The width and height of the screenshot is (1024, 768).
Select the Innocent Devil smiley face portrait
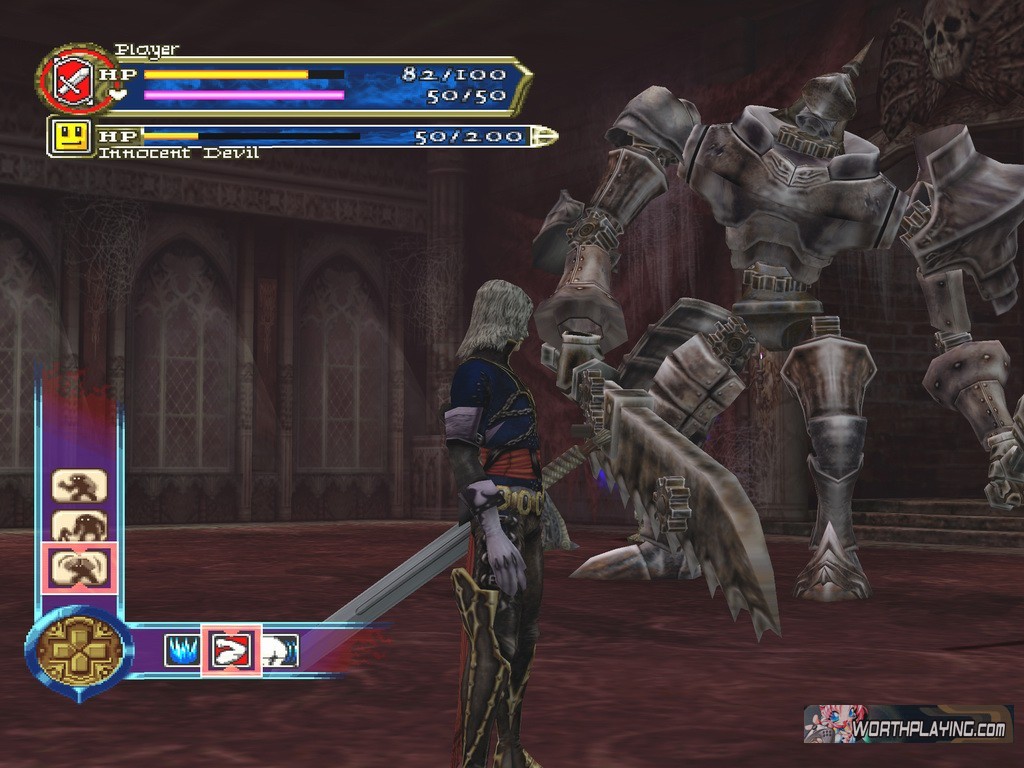71,136
